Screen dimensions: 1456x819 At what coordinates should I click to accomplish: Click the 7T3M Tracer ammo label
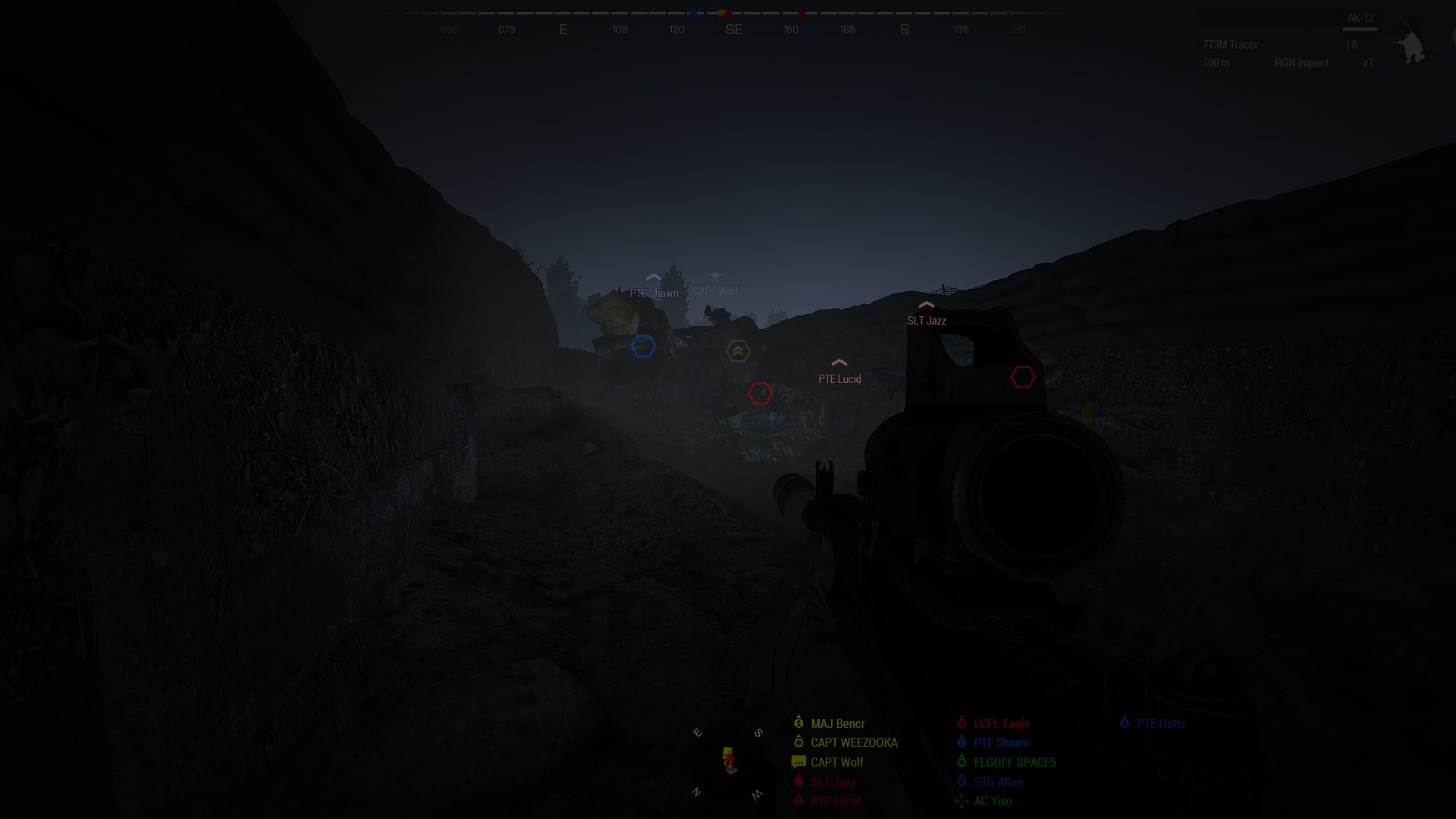(x=1229, y=45)
